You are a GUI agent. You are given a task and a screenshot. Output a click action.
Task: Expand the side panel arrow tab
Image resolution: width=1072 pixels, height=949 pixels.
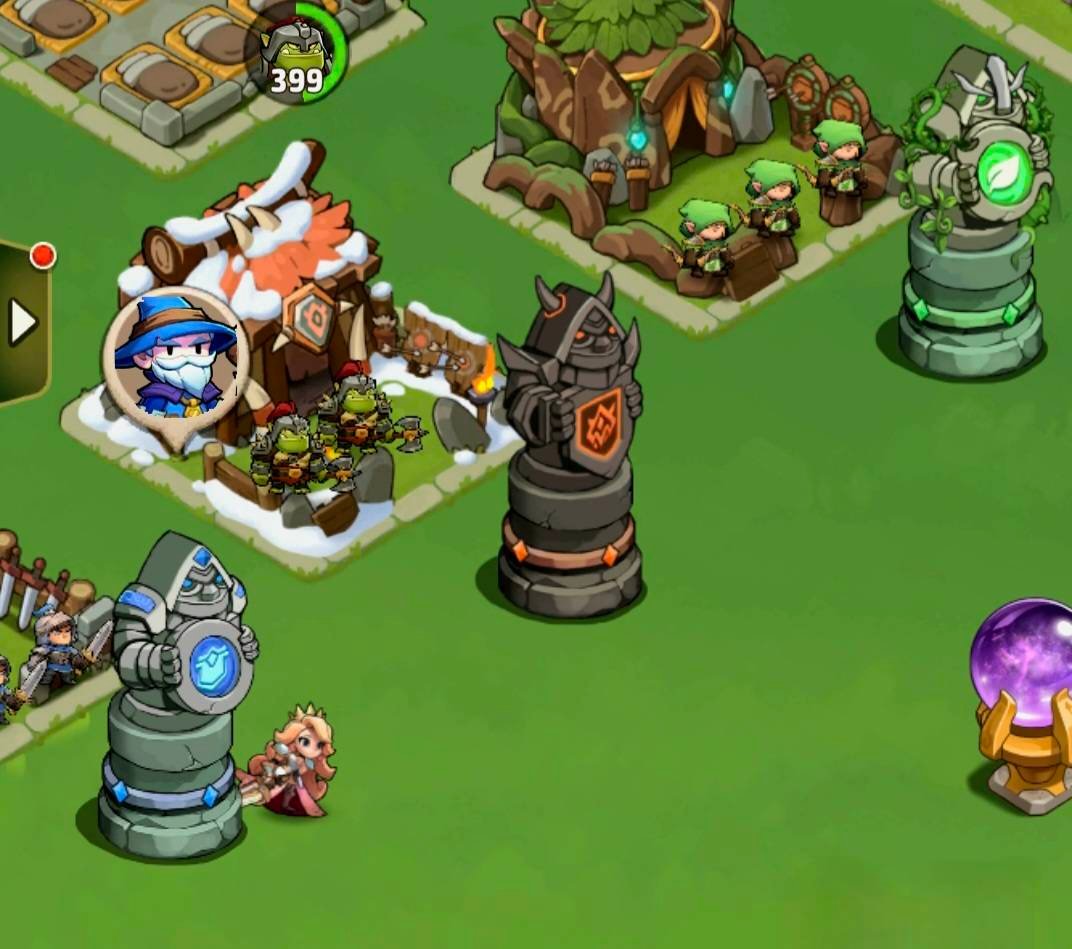pos(22,322)
